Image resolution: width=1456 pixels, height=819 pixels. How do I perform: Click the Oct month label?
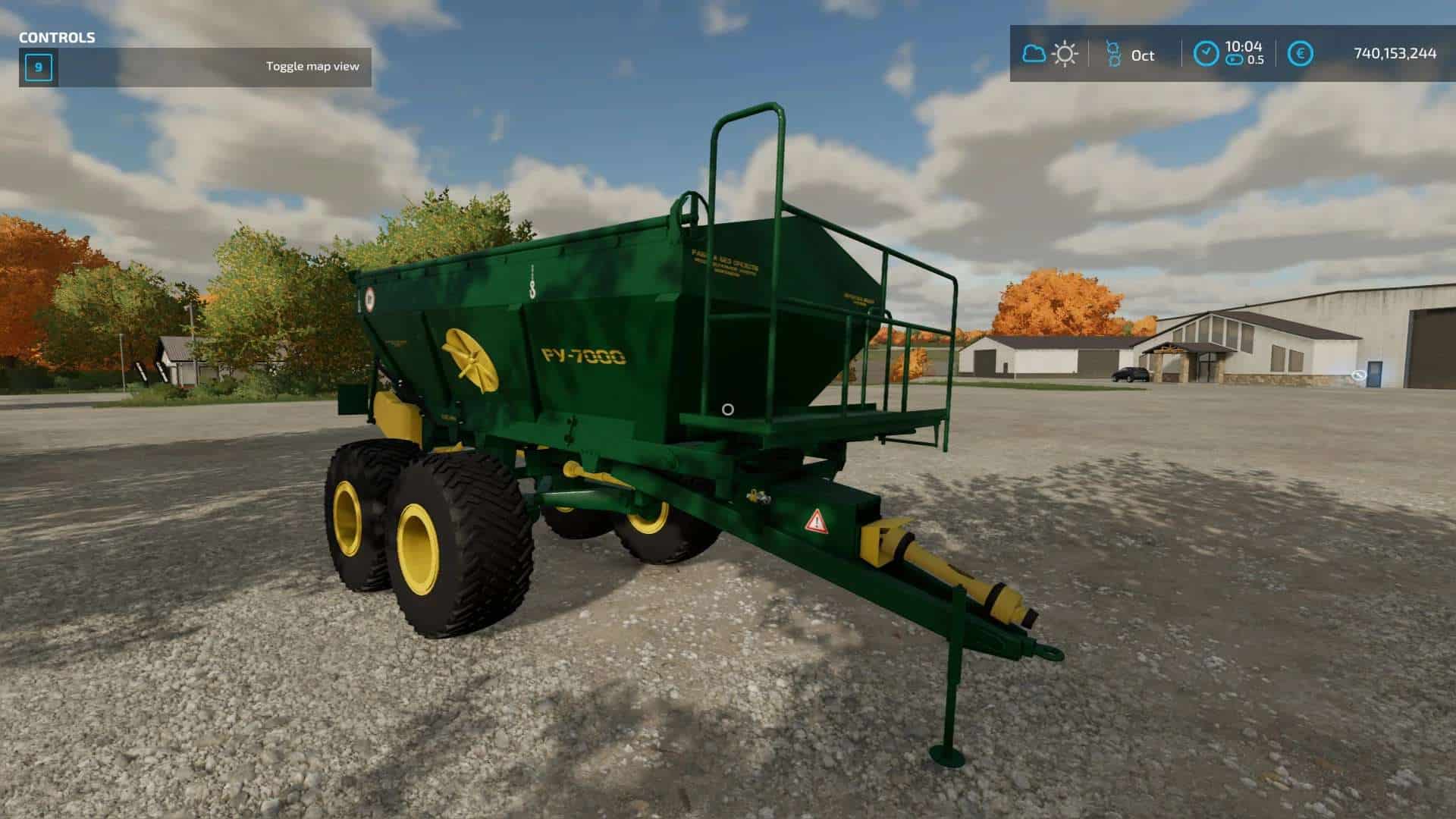tap(1144, 55)
